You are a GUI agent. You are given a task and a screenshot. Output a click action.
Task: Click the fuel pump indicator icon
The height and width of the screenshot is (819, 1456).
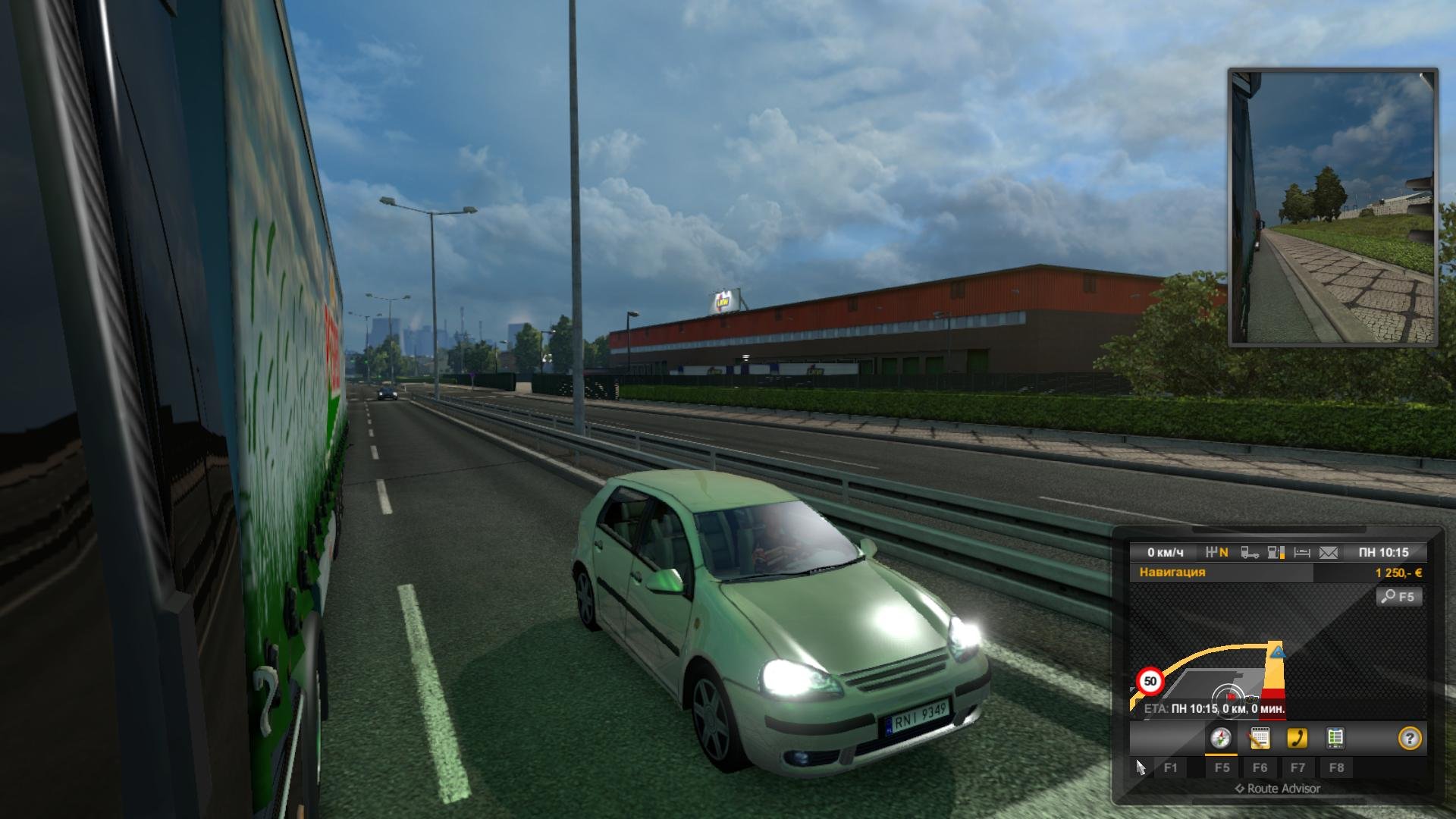pos(1276,553)
